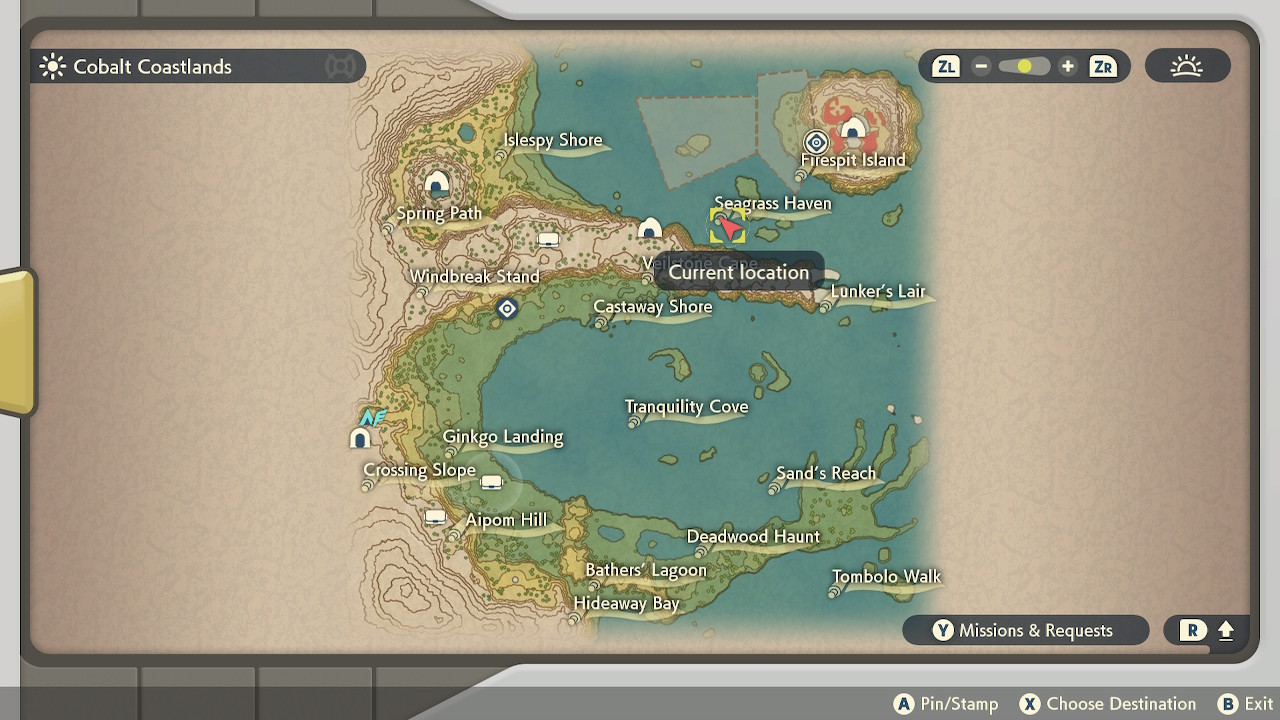The height and width of the screenshot is (720, 1280).
Task: Open Missions & Requests
Action: pos(1025,630)
